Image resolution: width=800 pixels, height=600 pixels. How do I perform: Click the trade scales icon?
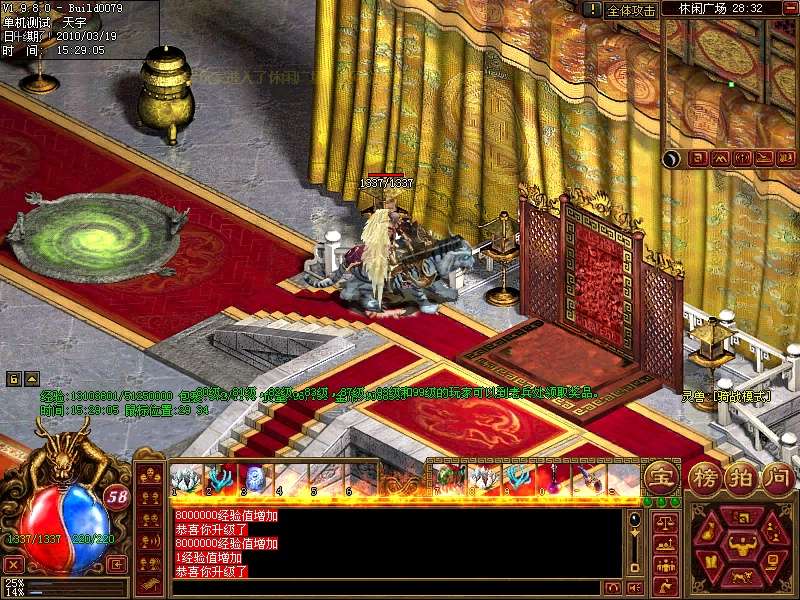coord(663,522)
